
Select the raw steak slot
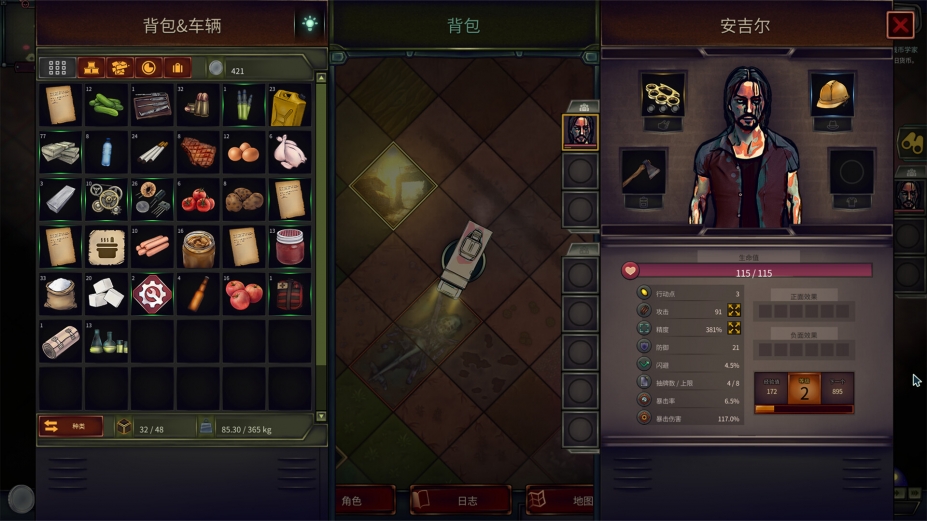[x=198, y=152]
